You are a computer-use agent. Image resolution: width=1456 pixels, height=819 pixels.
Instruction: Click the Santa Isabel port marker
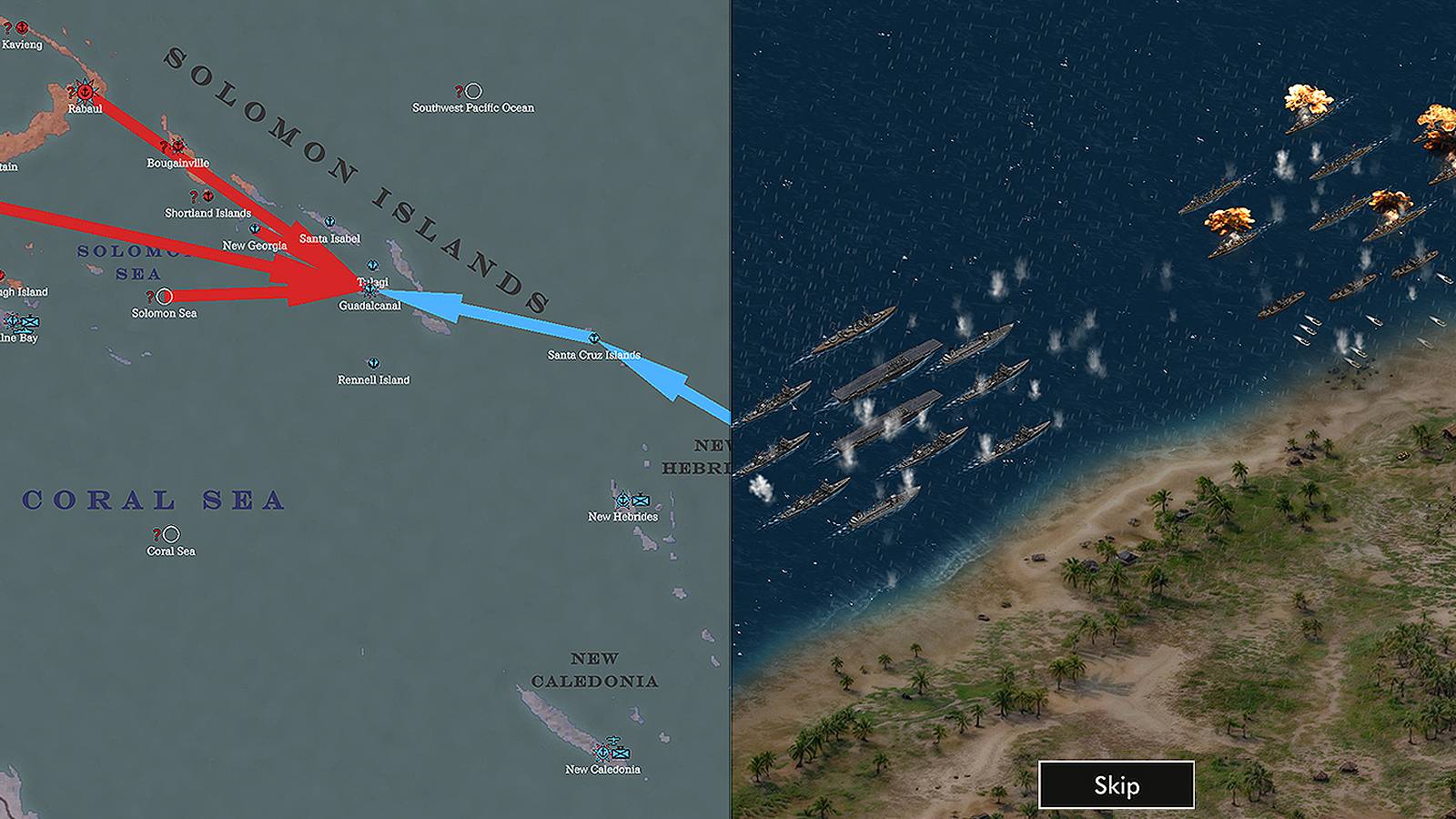click(x=330, y=222)
